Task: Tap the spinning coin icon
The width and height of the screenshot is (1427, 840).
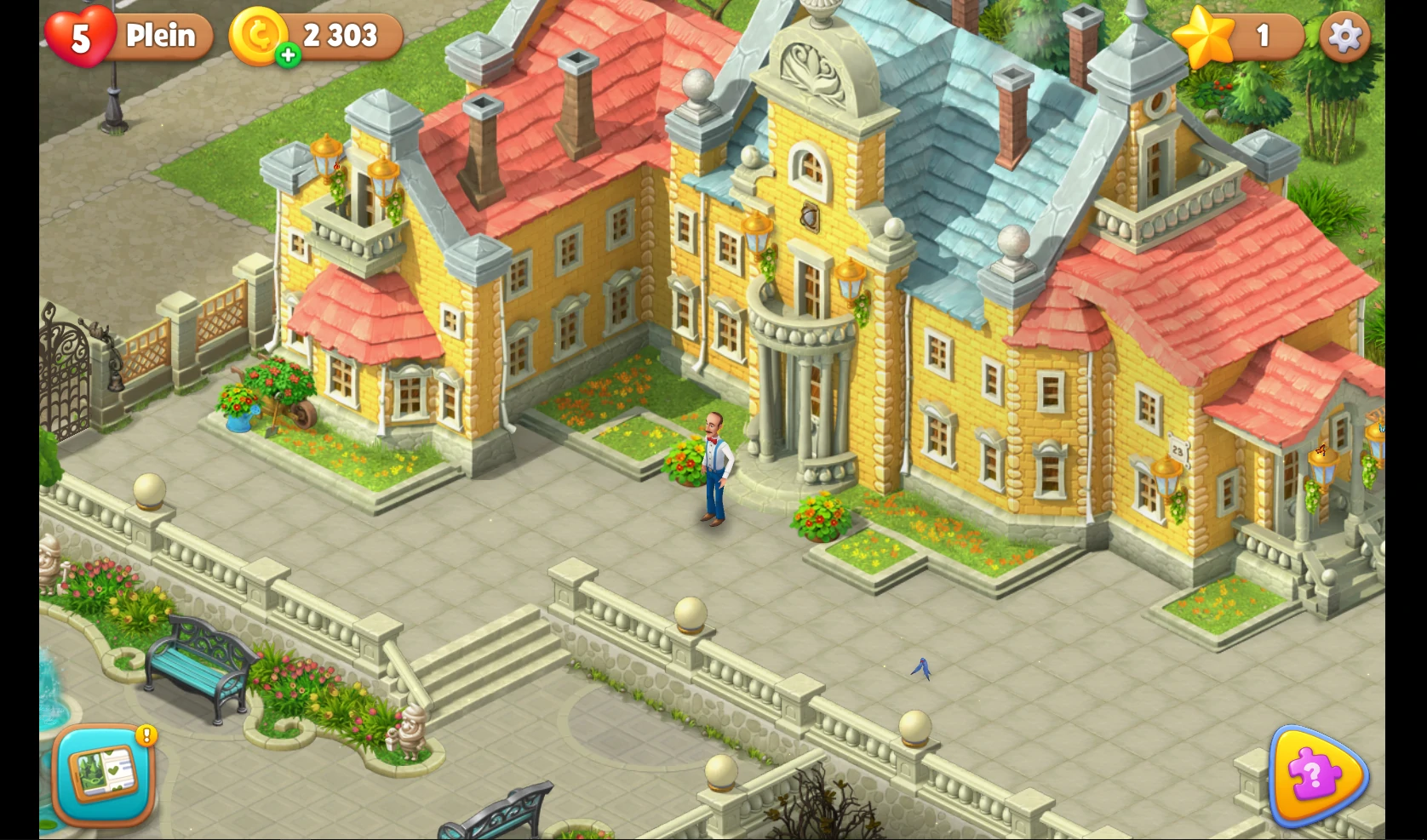Action: (260, 36)
